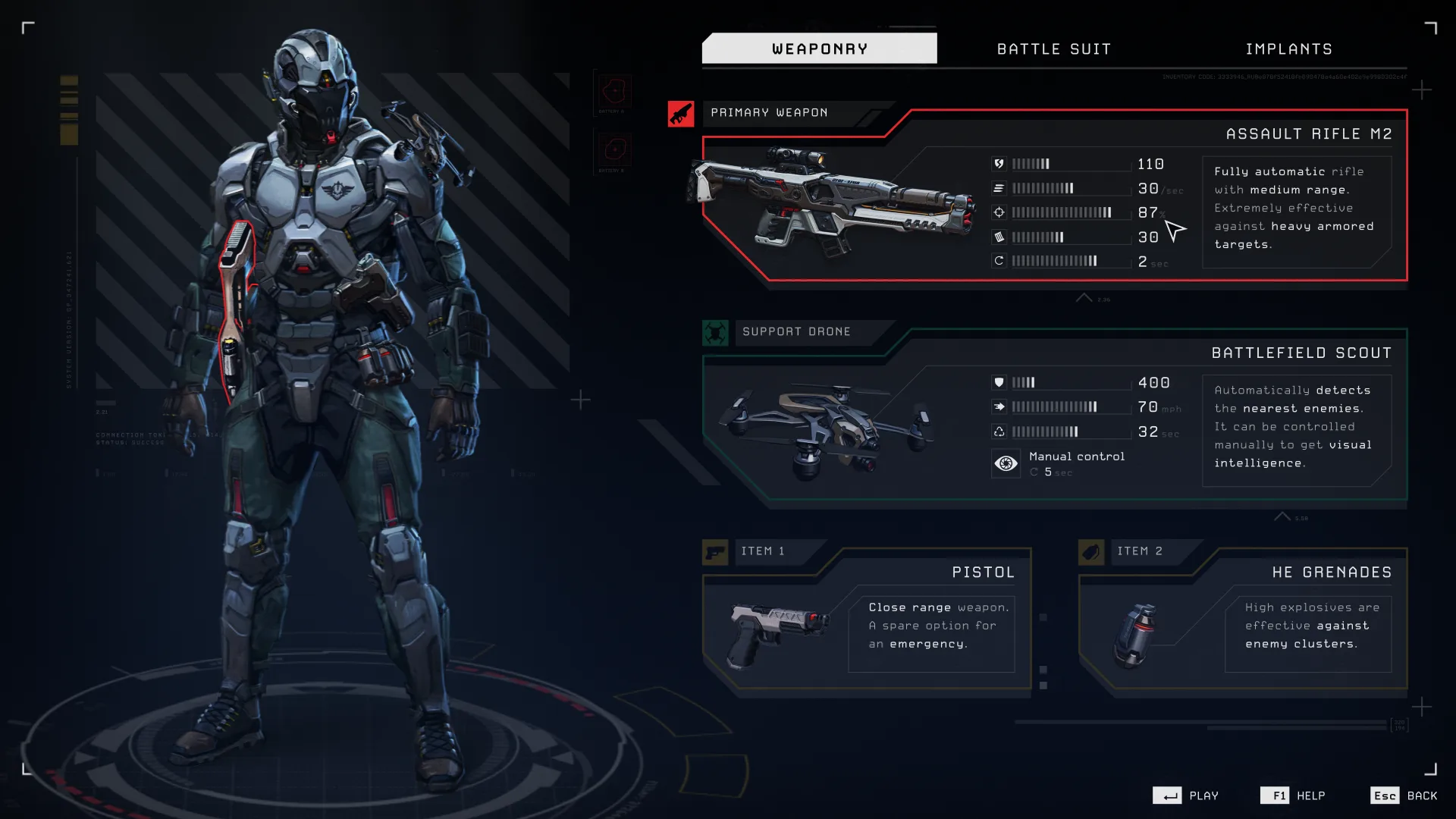Viewport: 1456px width, 819px height.
Task: Pick the HE Grenades item slot
Action: coord(1242,618)
